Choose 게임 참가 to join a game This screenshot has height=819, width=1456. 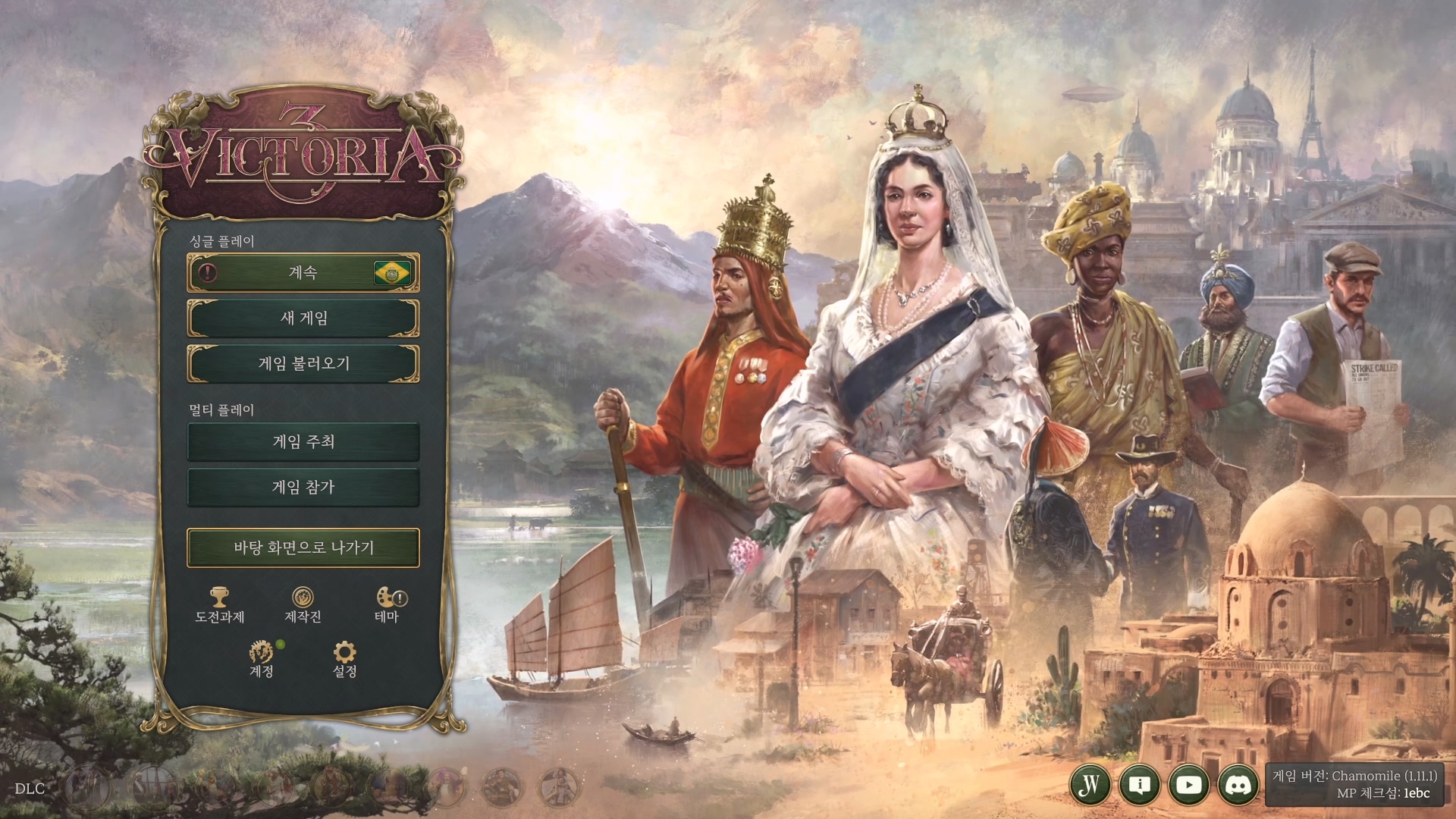[303, 487]
